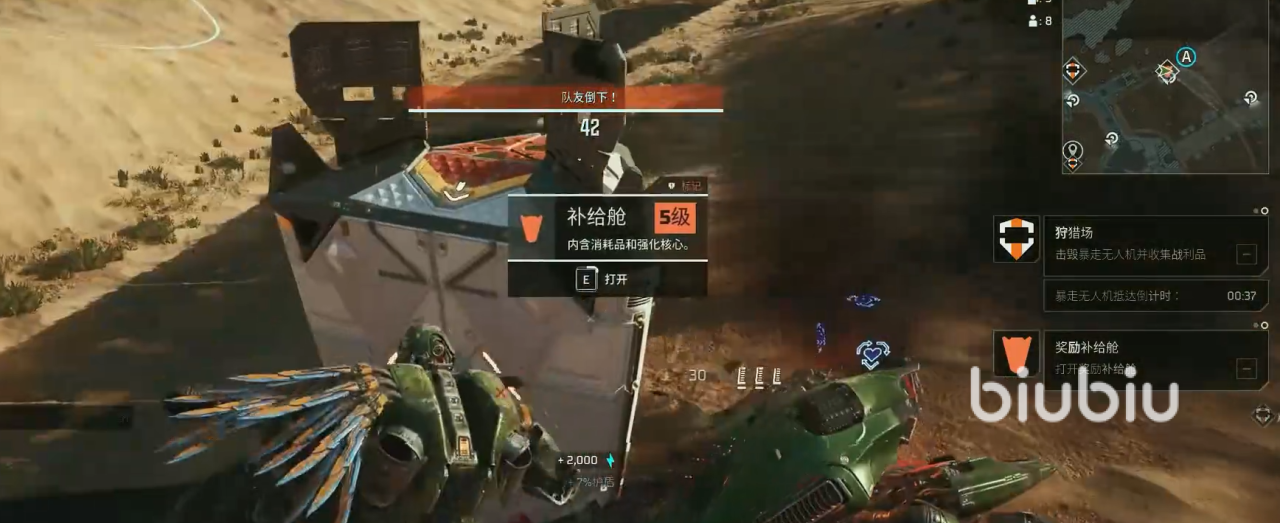The height and width of the screenshot is (523, 1280).
Task: Select the circled A marker on minimap
Action: coord(1186,57)
